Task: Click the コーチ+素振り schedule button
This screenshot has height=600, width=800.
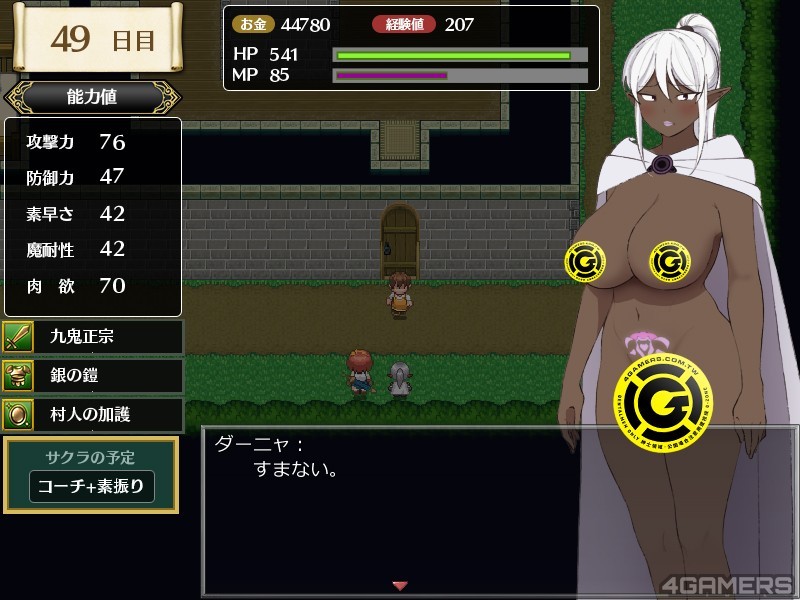Action: [x=92, y=487]
